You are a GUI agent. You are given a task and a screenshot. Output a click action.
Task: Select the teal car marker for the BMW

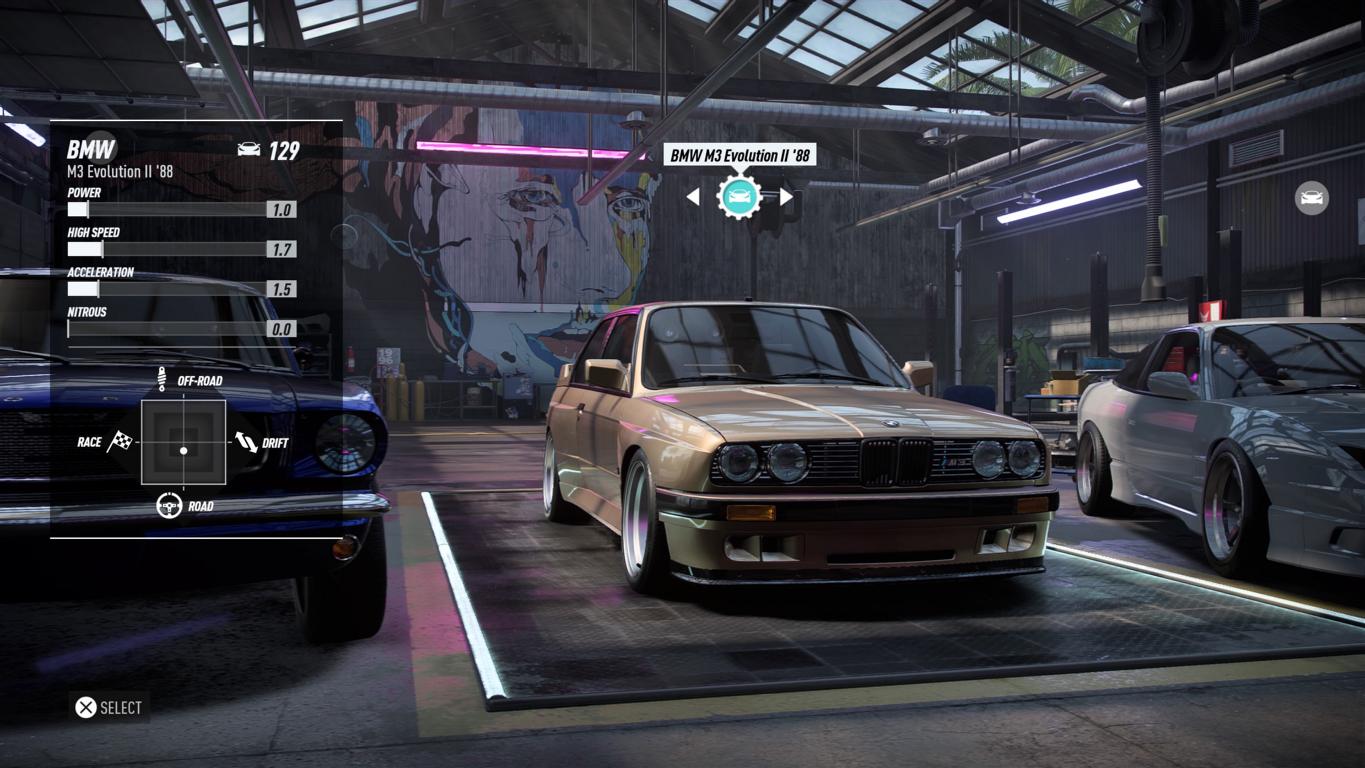click(739, 196)
